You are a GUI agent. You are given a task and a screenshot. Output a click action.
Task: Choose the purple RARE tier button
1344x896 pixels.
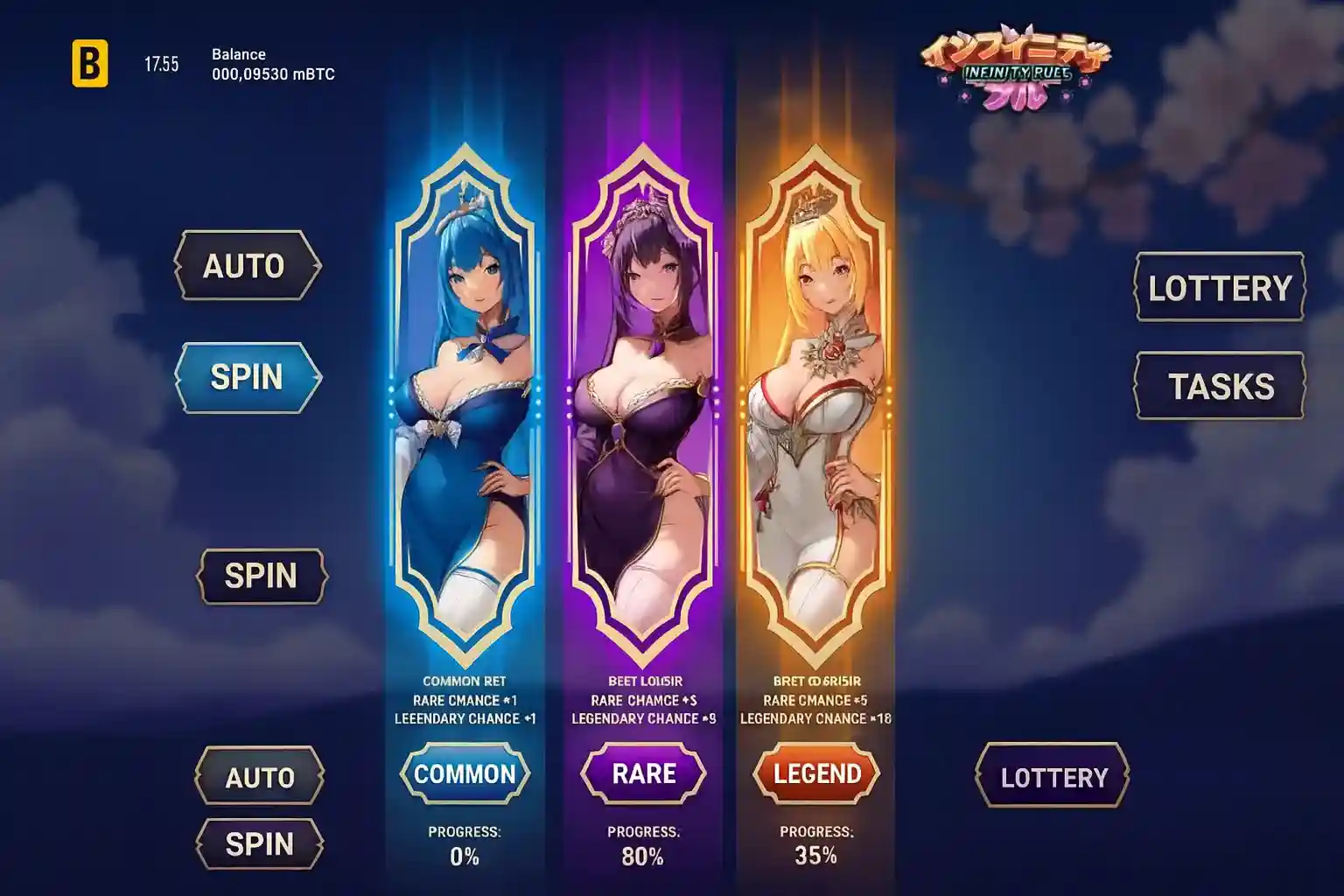(643, 774)
